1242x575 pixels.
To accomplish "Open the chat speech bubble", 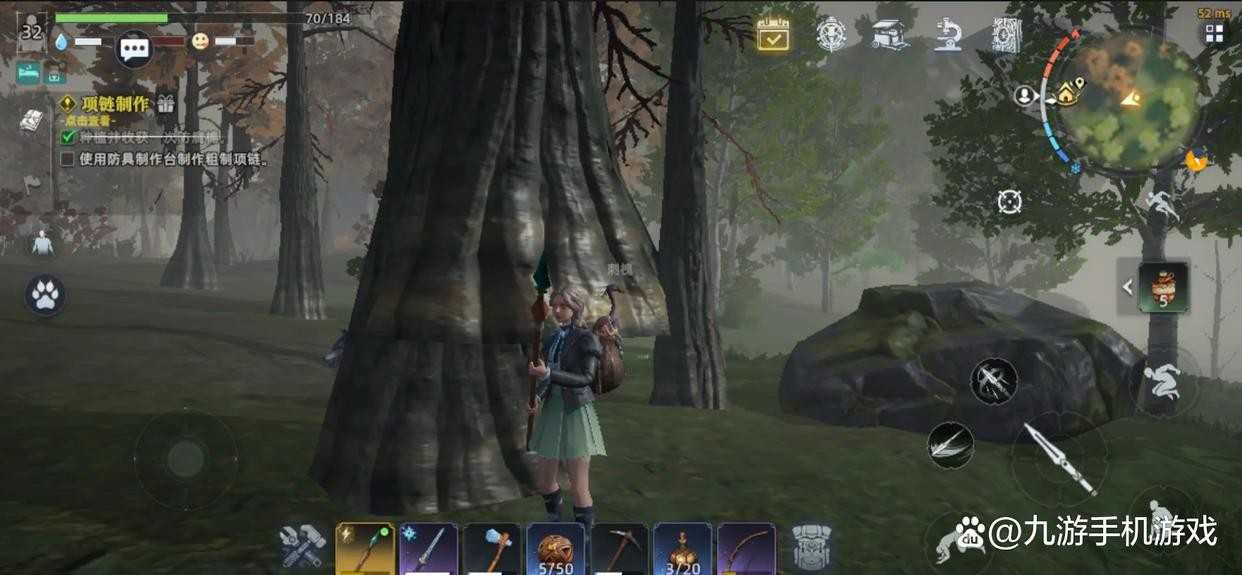I will pos(134,47).
